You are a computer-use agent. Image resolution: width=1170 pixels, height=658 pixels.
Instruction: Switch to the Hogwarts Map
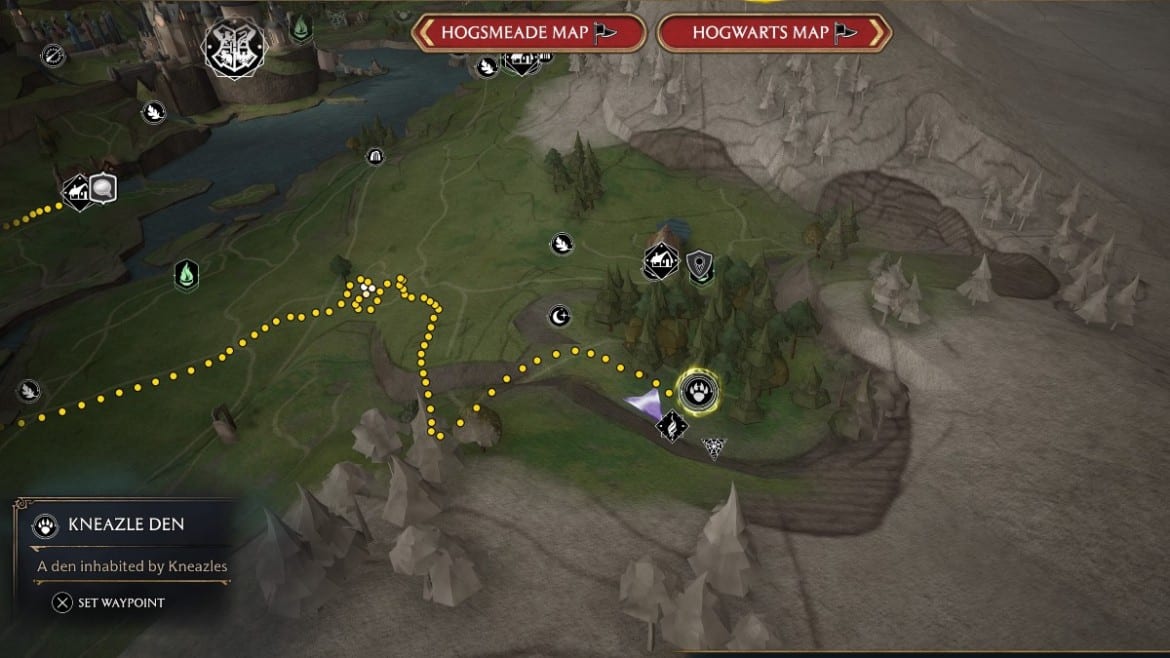click(x=773, y=32)
